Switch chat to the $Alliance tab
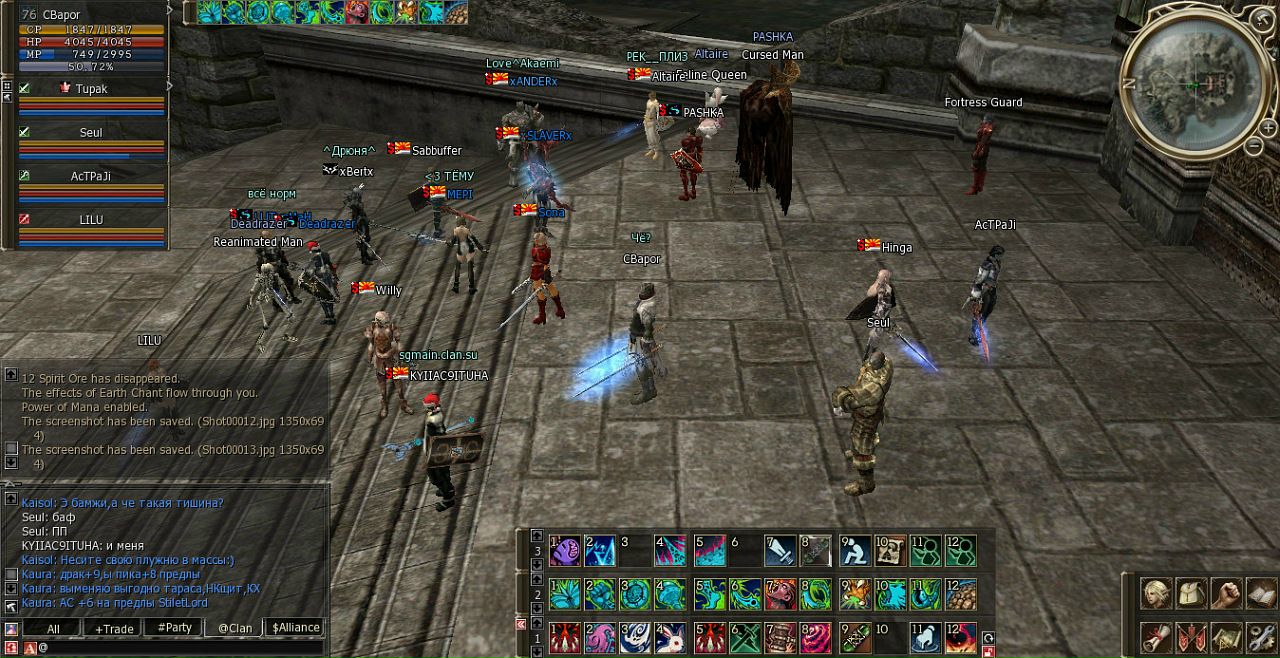Image resolution: width=1280 pixels, height=658 pixels. 296,628
